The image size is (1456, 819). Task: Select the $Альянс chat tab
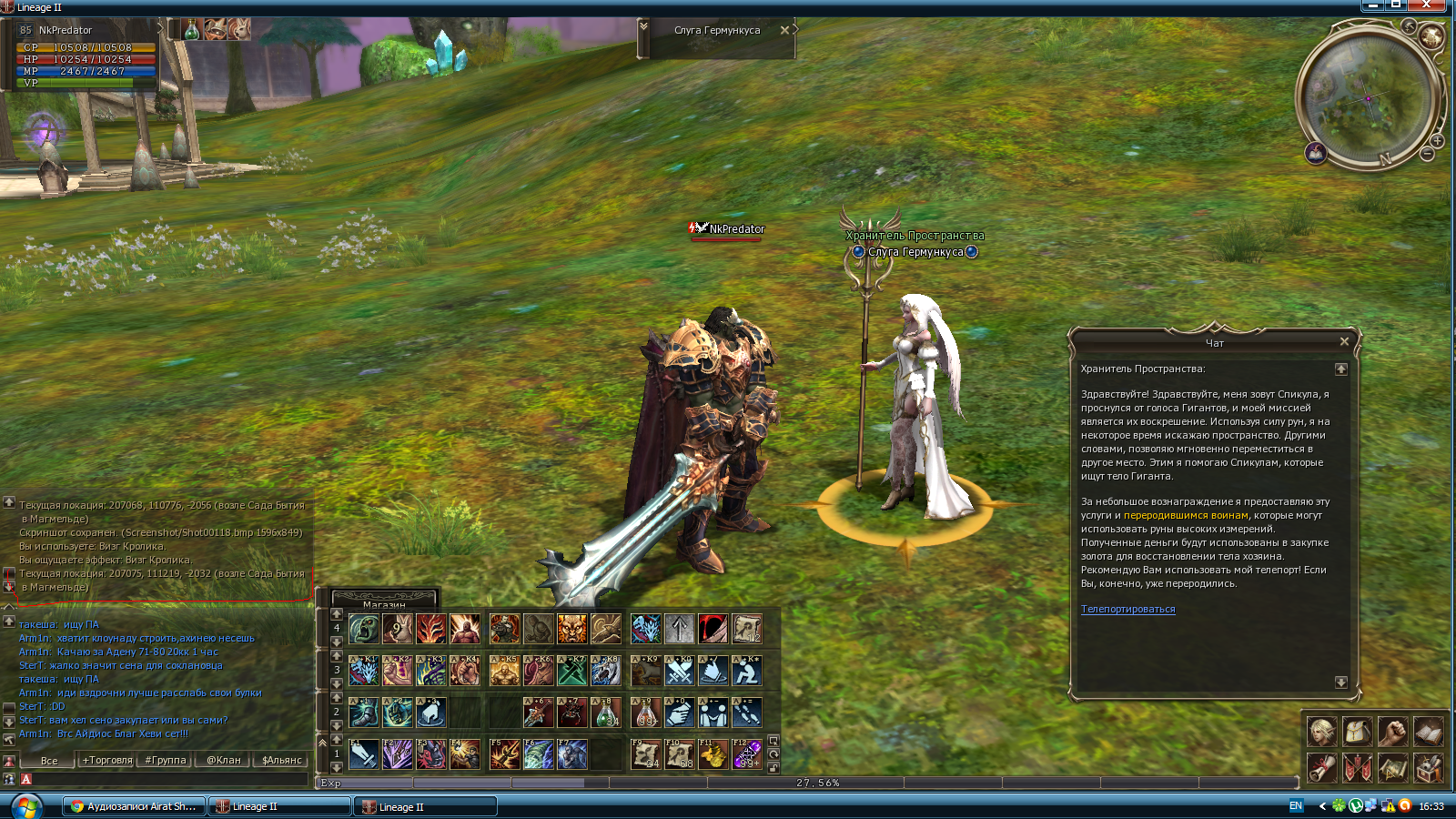click(281, 760)
